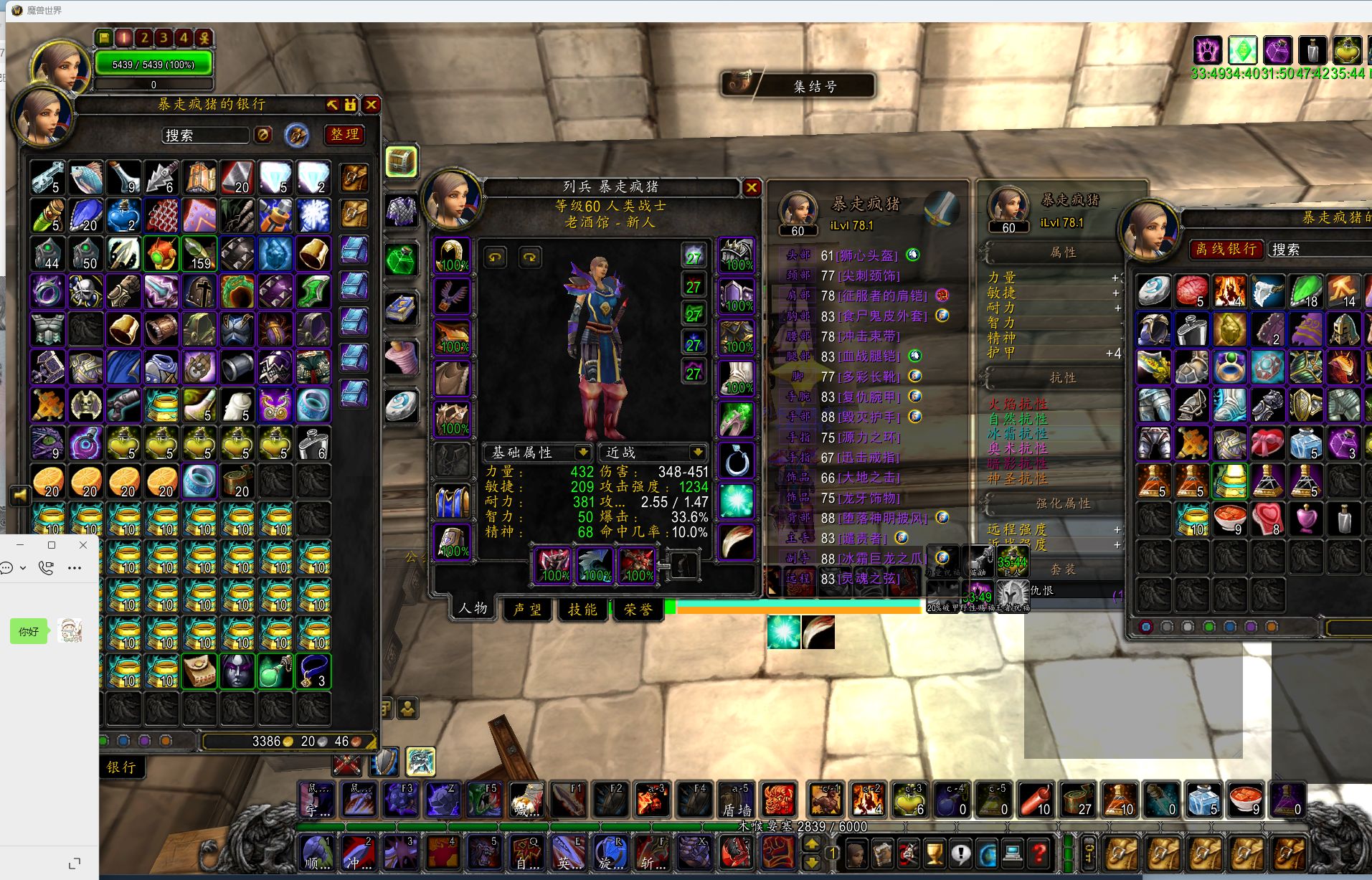Rotate character model left arrow button
The width and height of the screenshot is (1372, 880).
[x=495, y=257]
